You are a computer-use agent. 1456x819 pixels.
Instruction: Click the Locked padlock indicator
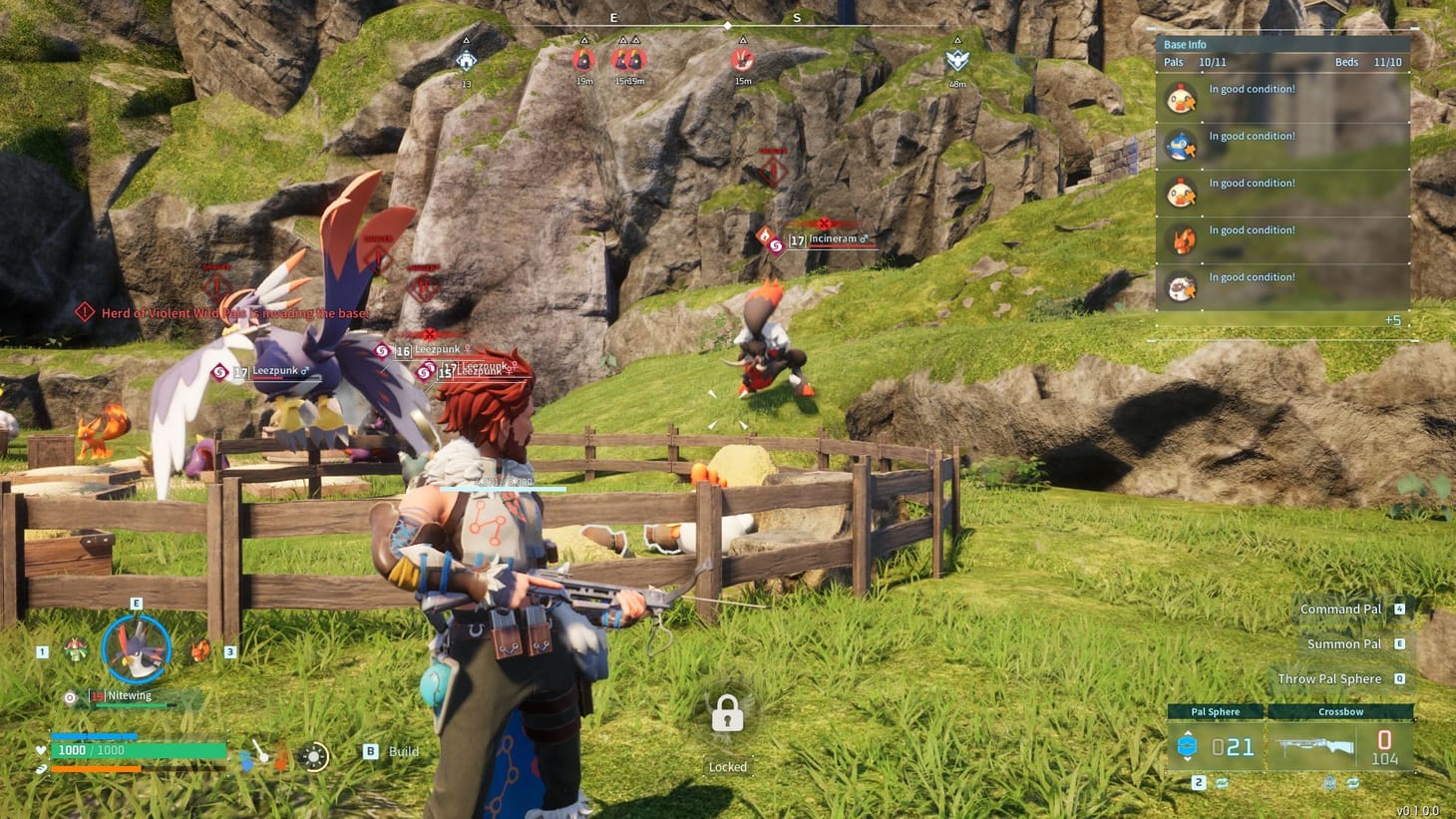coord(727,715)
